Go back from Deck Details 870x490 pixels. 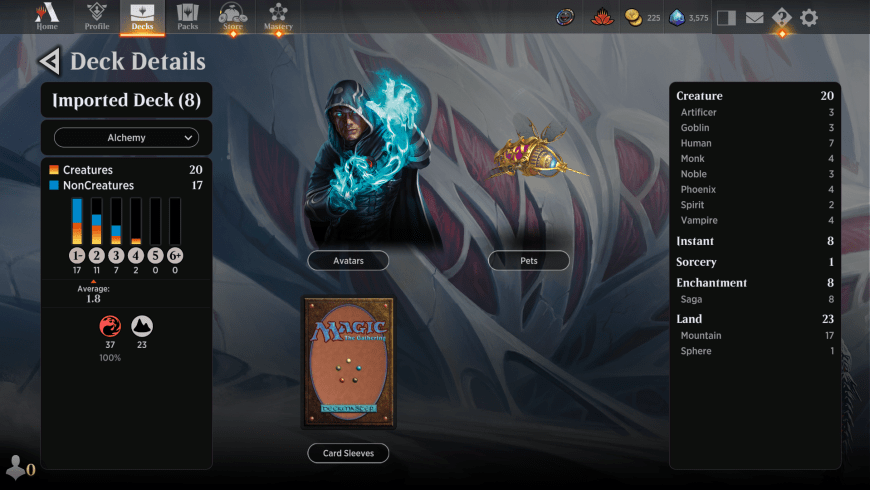[x=48, y=62]
